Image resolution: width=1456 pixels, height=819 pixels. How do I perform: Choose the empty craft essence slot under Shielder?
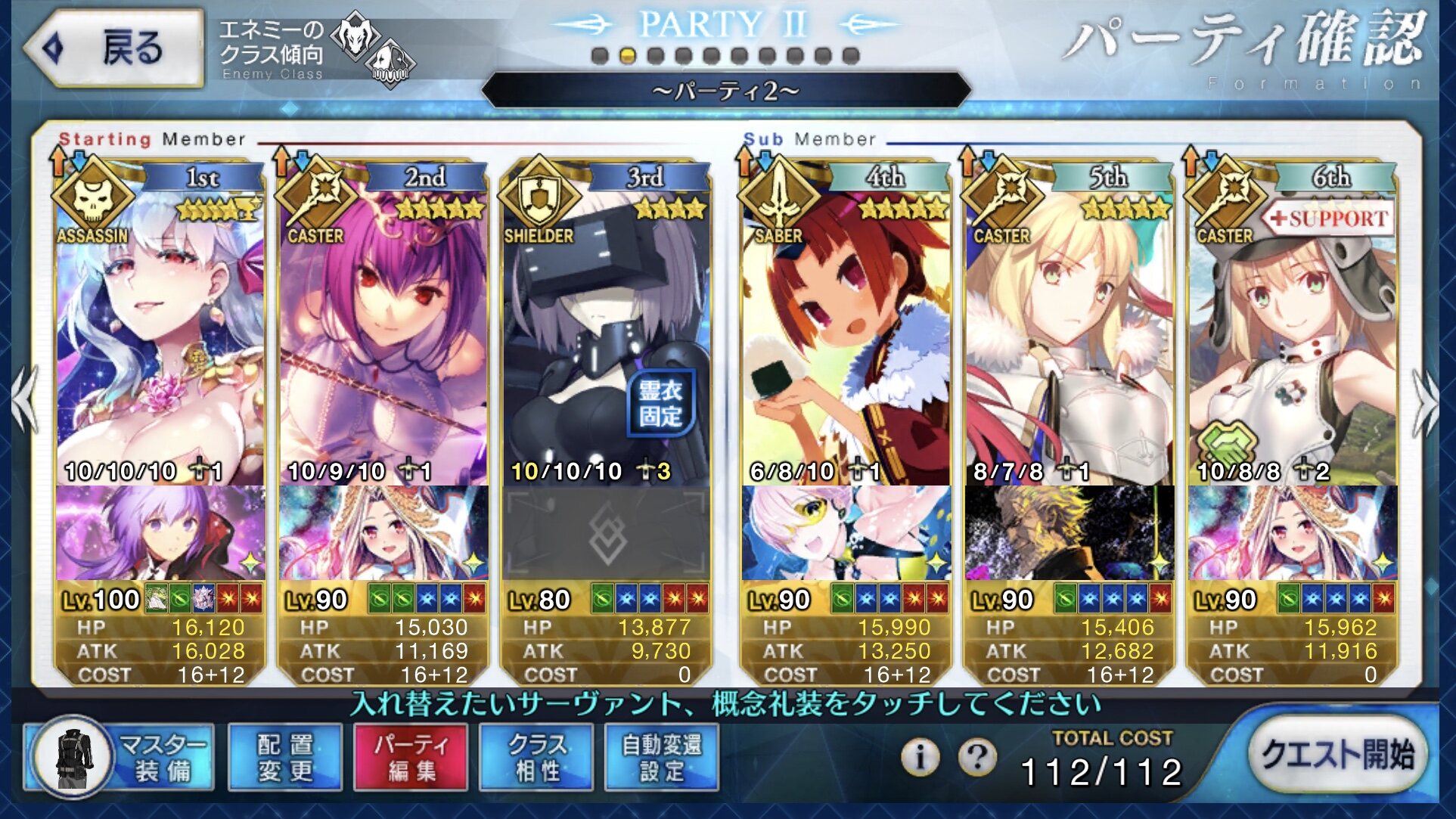(x=605, y=533)
